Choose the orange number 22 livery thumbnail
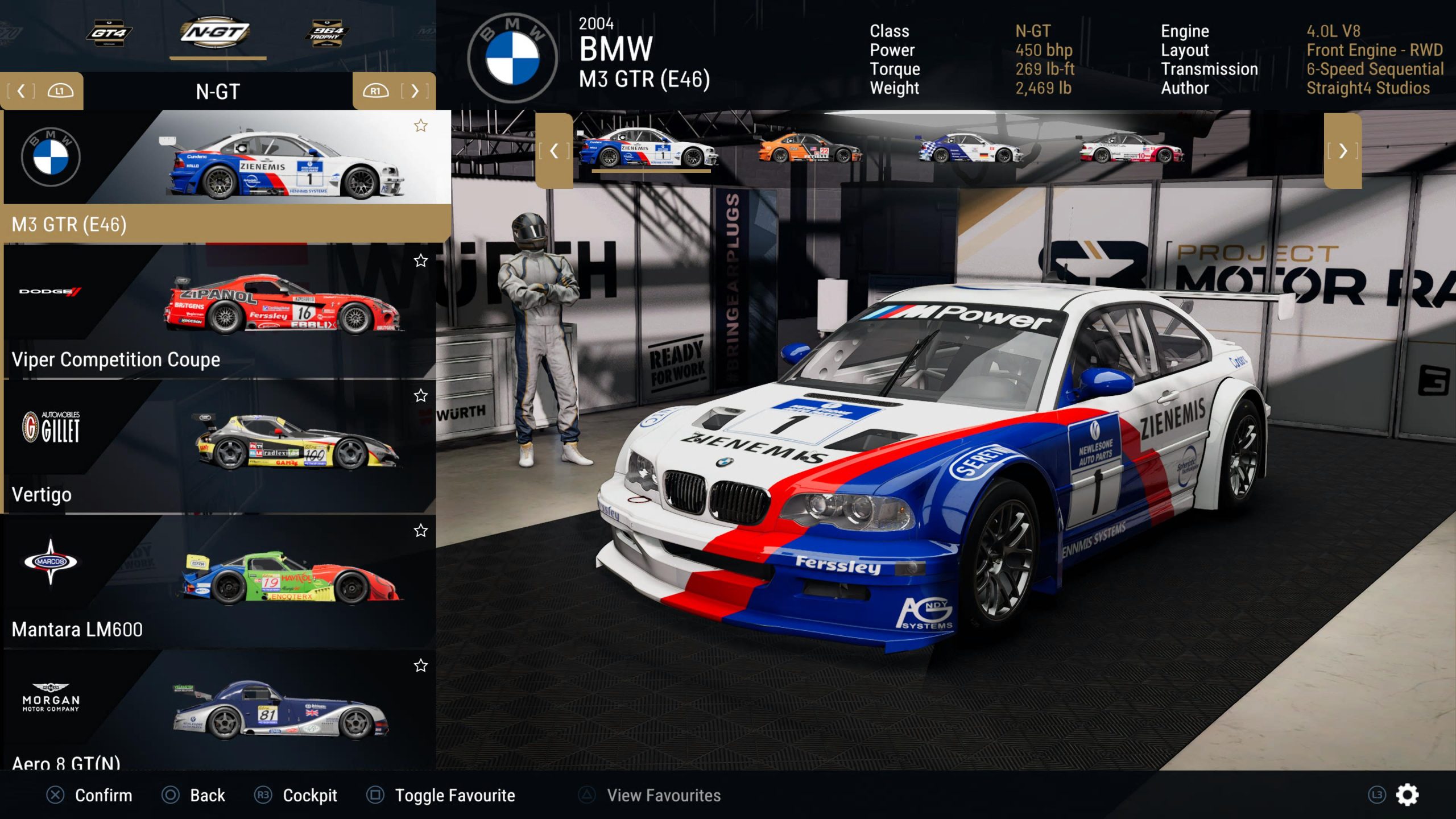Screen dimensions: 1456x819 click(x=810, y=149)
